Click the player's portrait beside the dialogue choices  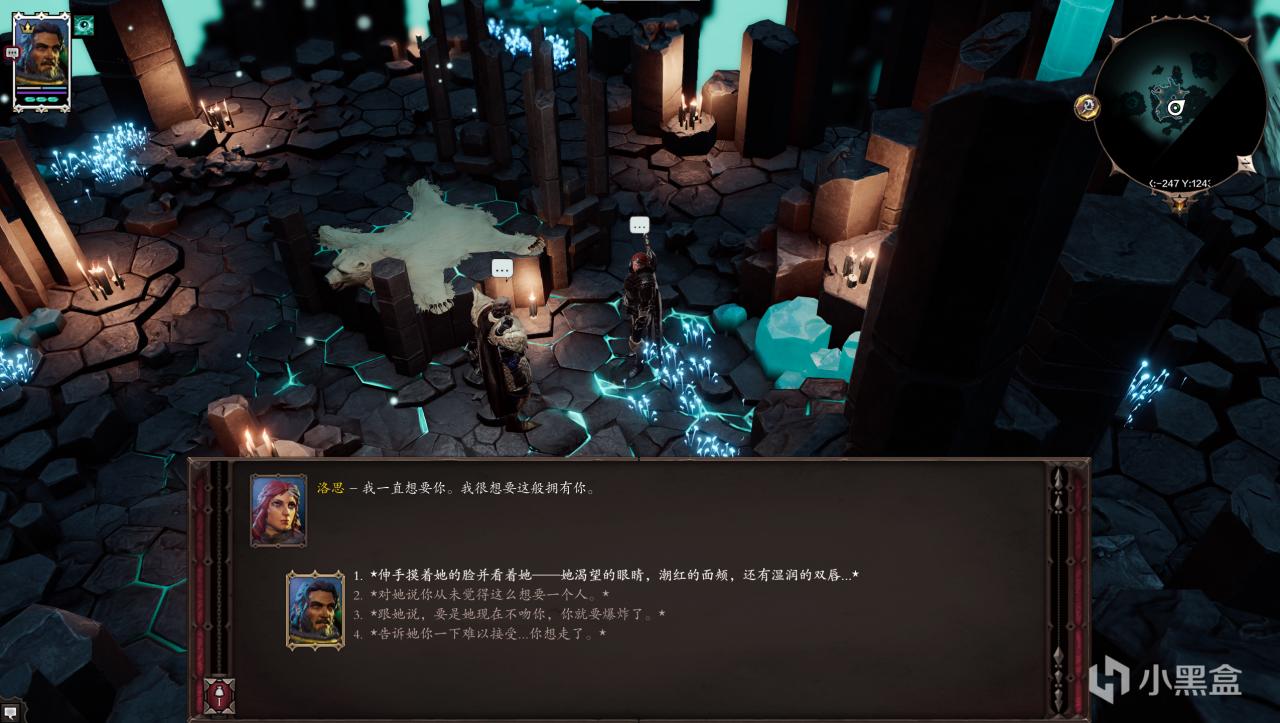(307, 608)
